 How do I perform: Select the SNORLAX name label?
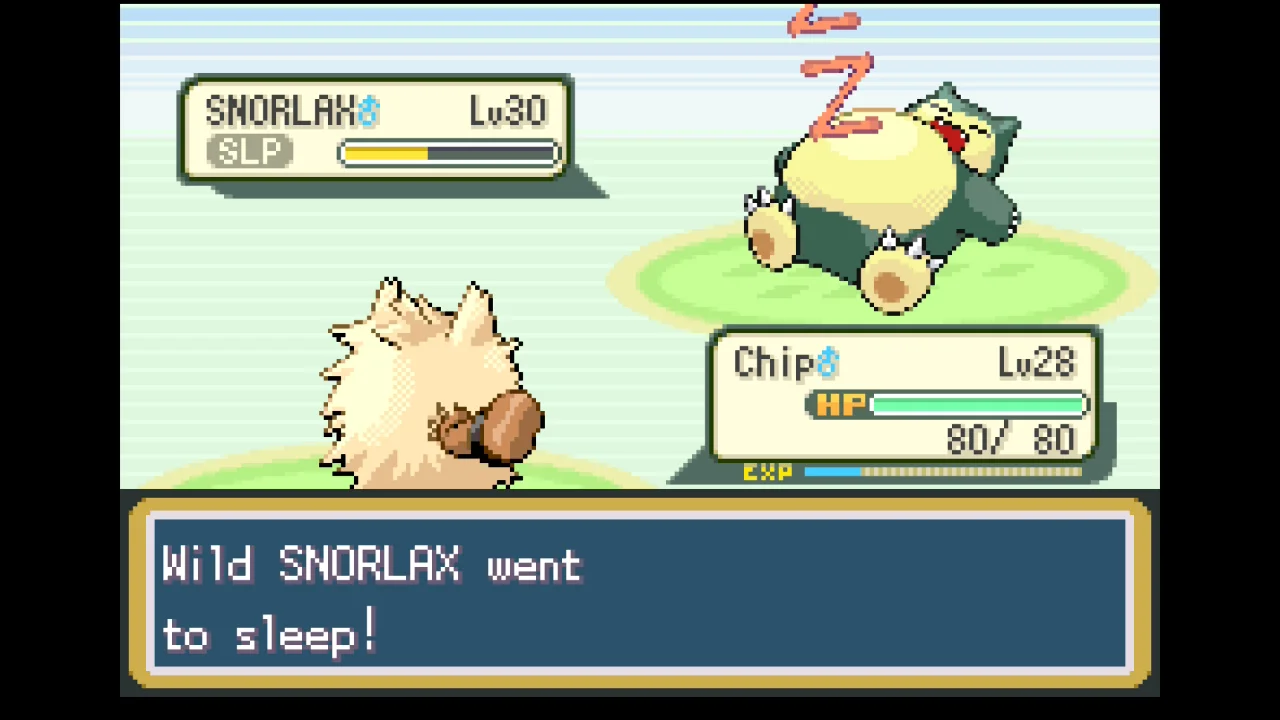point(283,110)
